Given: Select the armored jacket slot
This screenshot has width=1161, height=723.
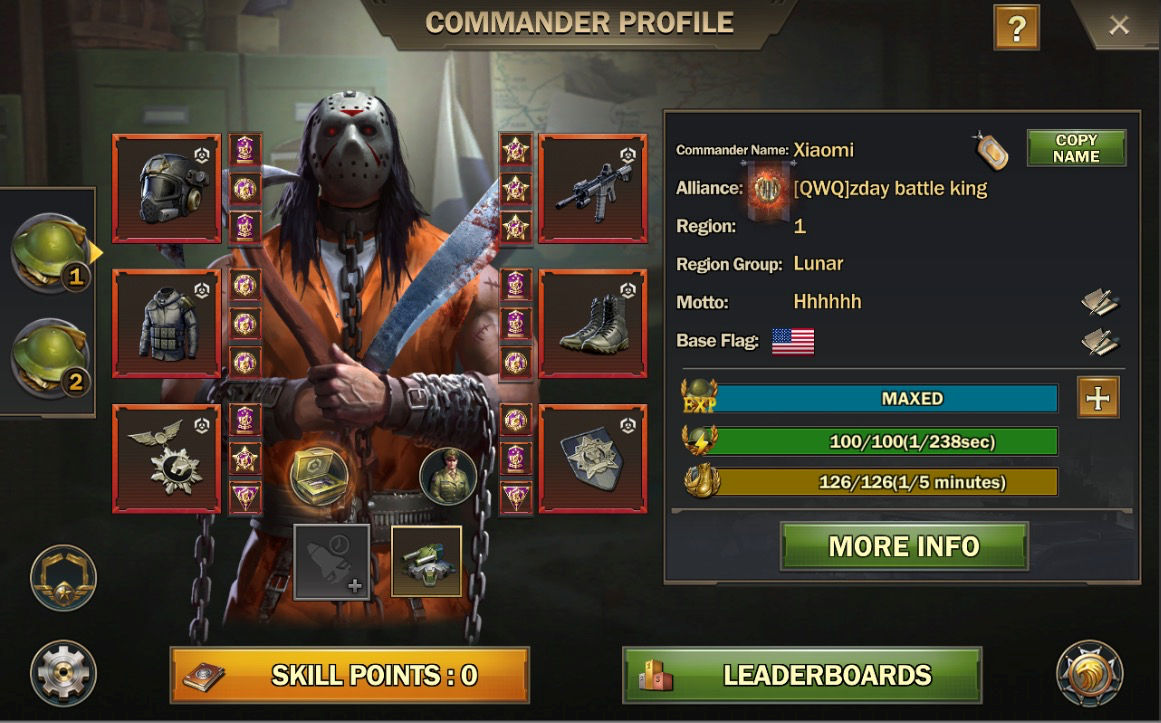Looking at the screenshot, I should [x=167, y=323].
